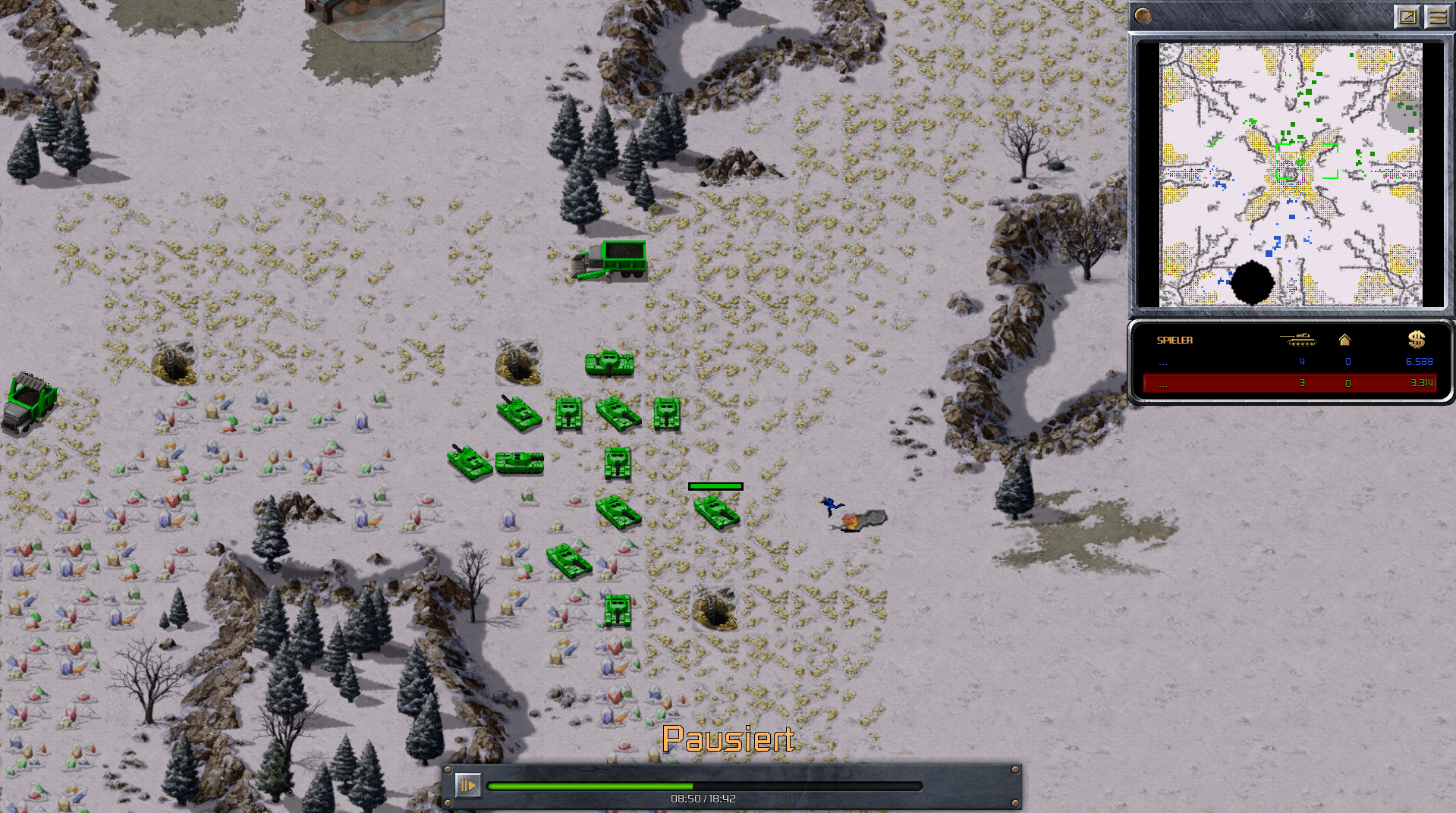Resume the paused replay with the play button
This screenshot has width=1456, height=813.
[x=467, y=786]
